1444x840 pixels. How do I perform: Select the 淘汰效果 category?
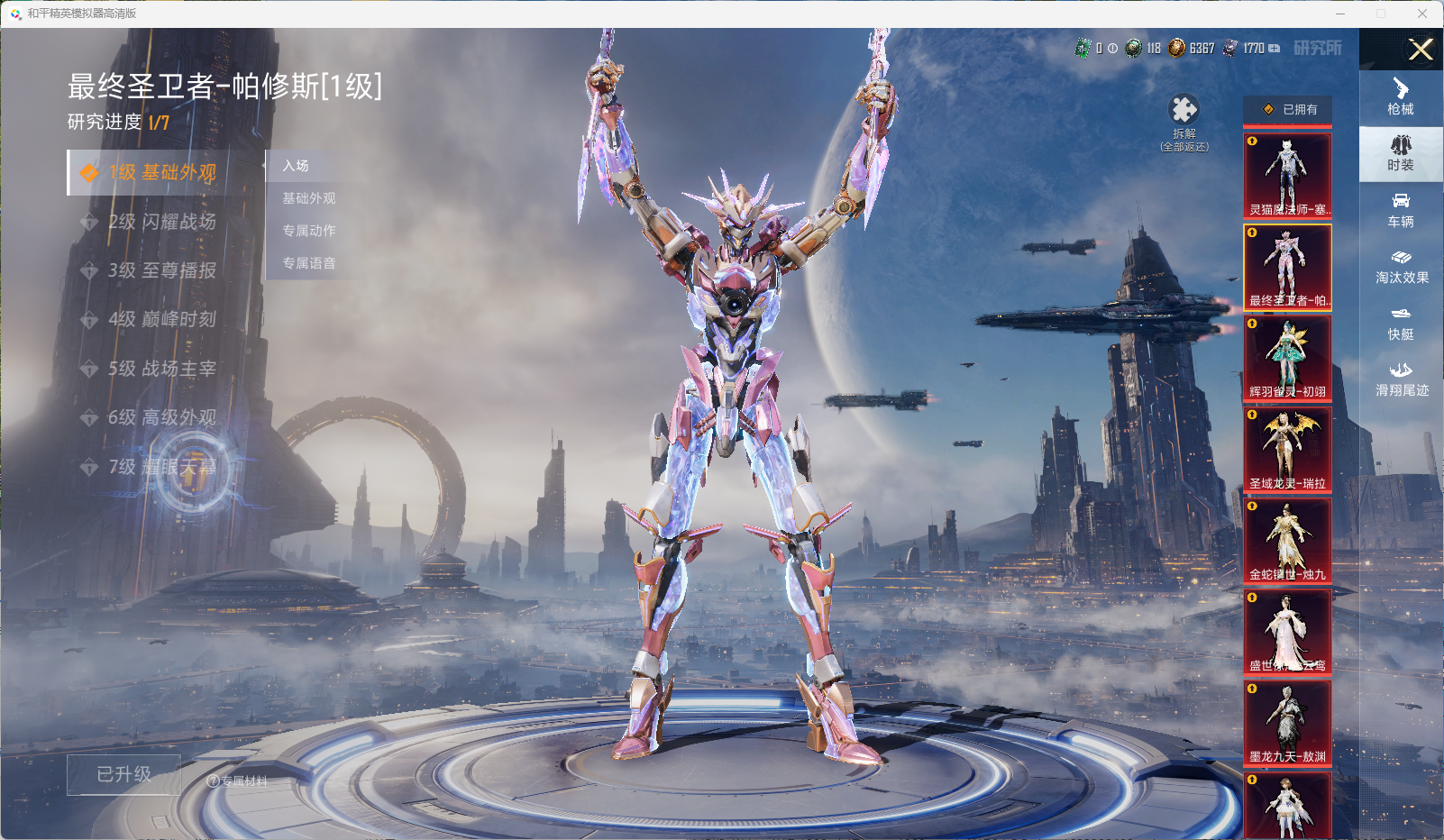(x=1401, y=267)
